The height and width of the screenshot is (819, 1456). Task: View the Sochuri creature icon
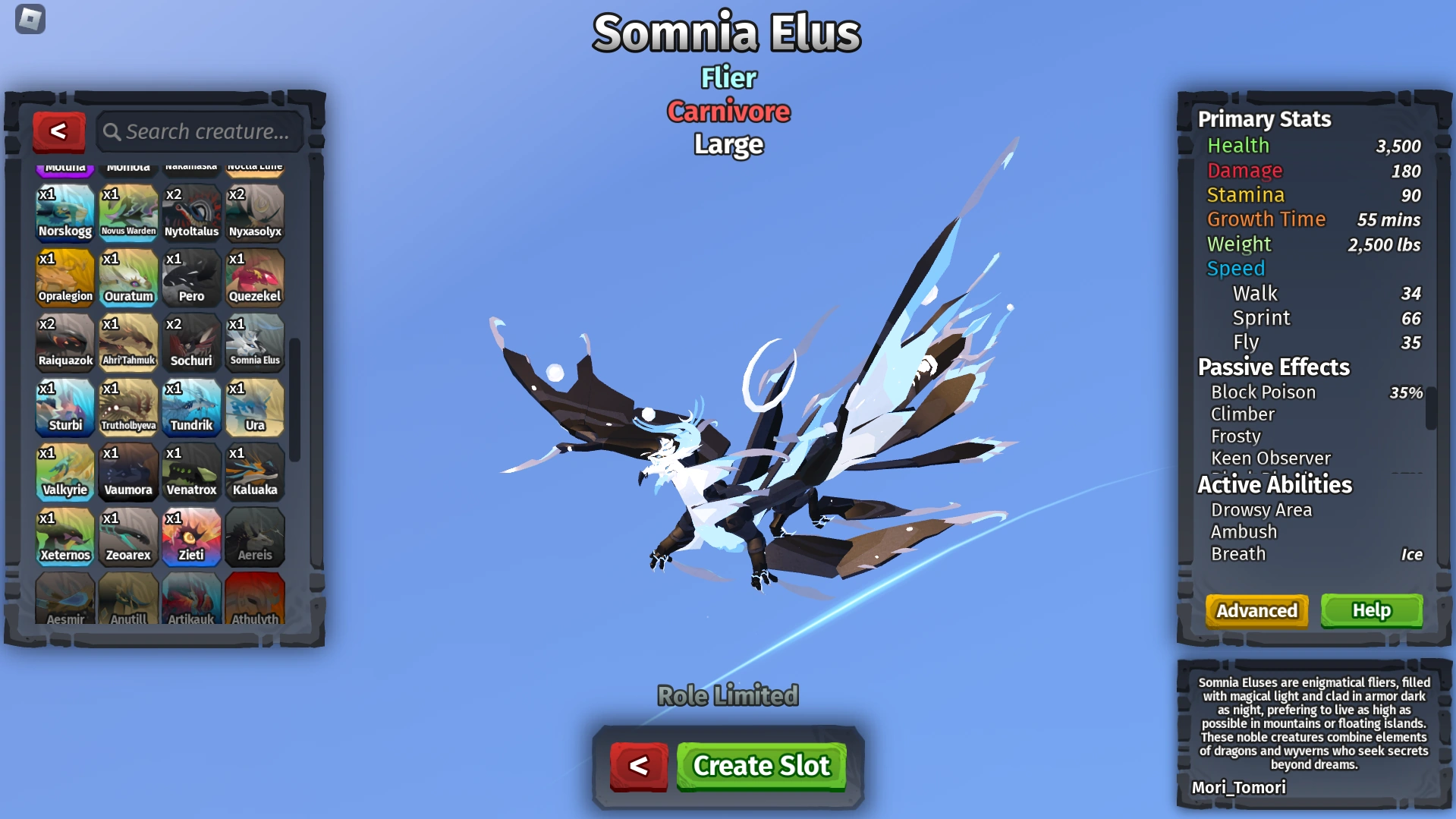[191, 343]
